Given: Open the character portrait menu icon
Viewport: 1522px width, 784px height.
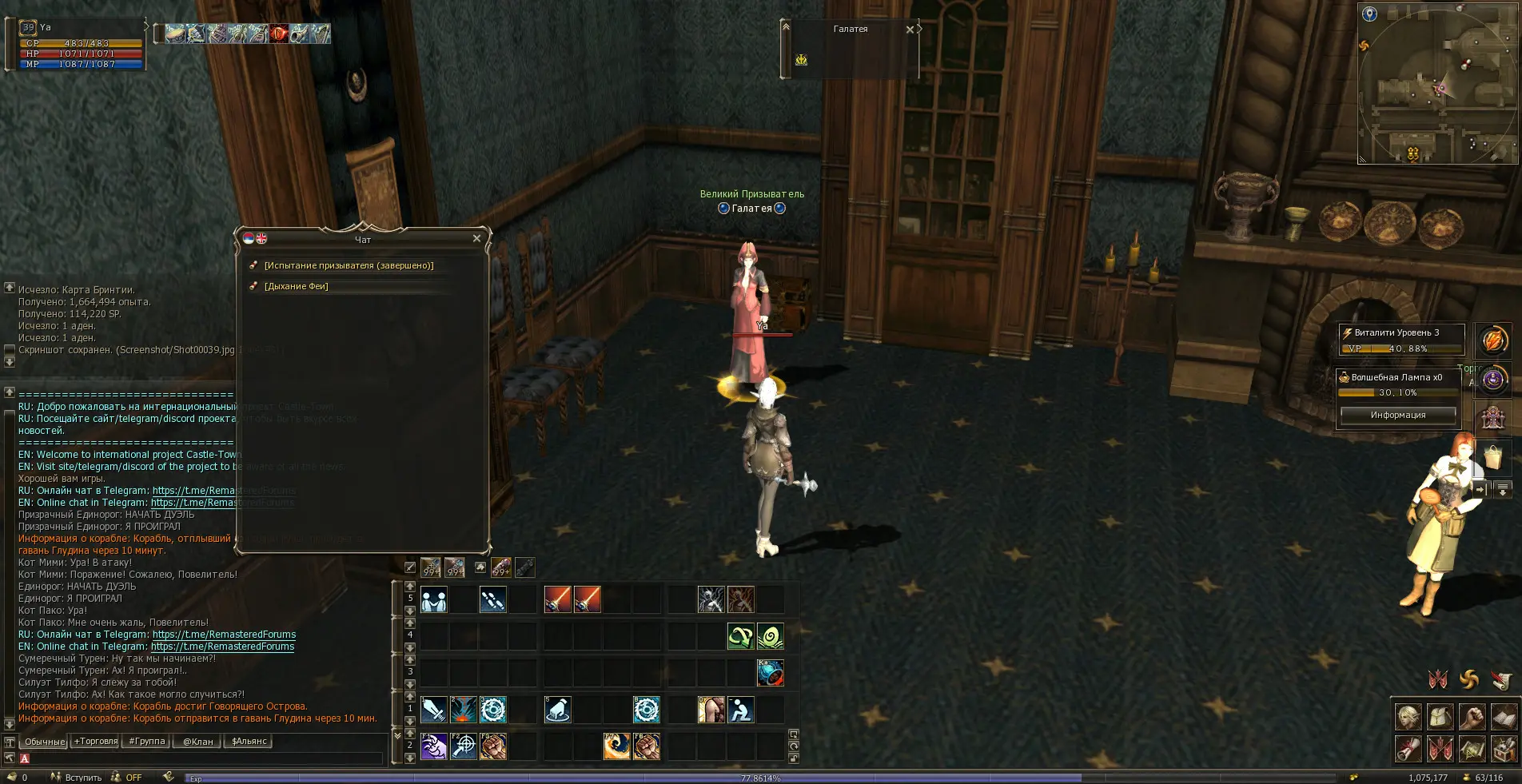Looking at the screenshot, I should point(1408,717).
